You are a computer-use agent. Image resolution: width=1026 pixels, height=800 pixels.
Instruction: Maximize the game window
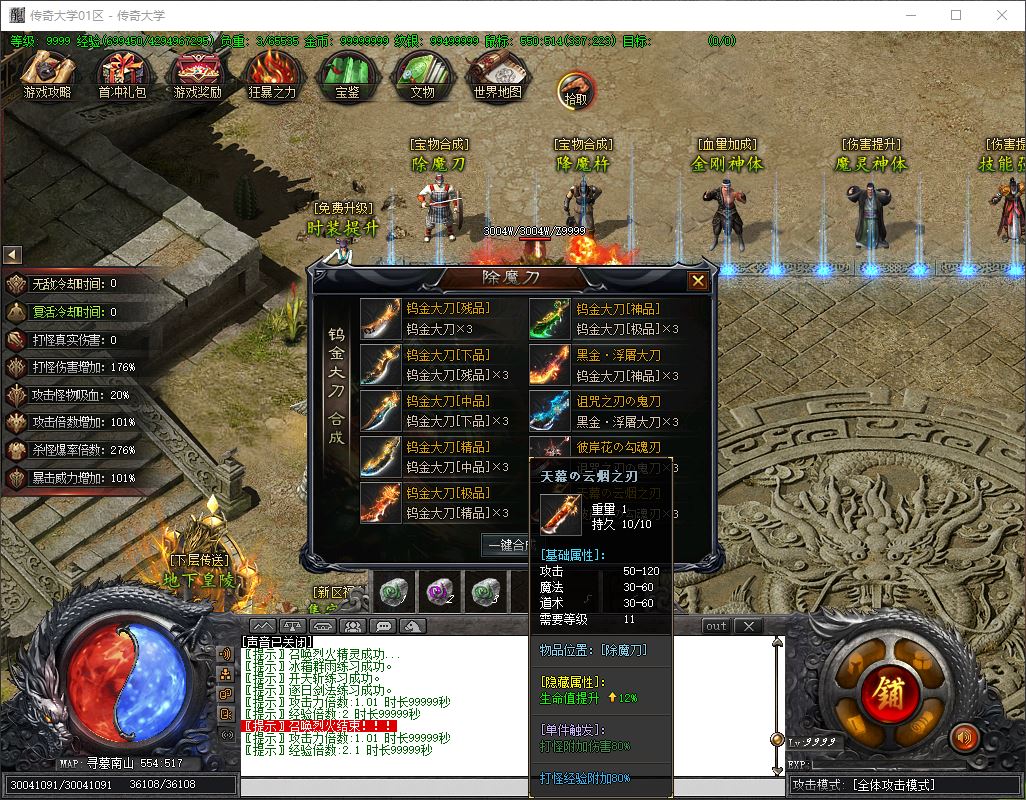(x=956, y=15)
